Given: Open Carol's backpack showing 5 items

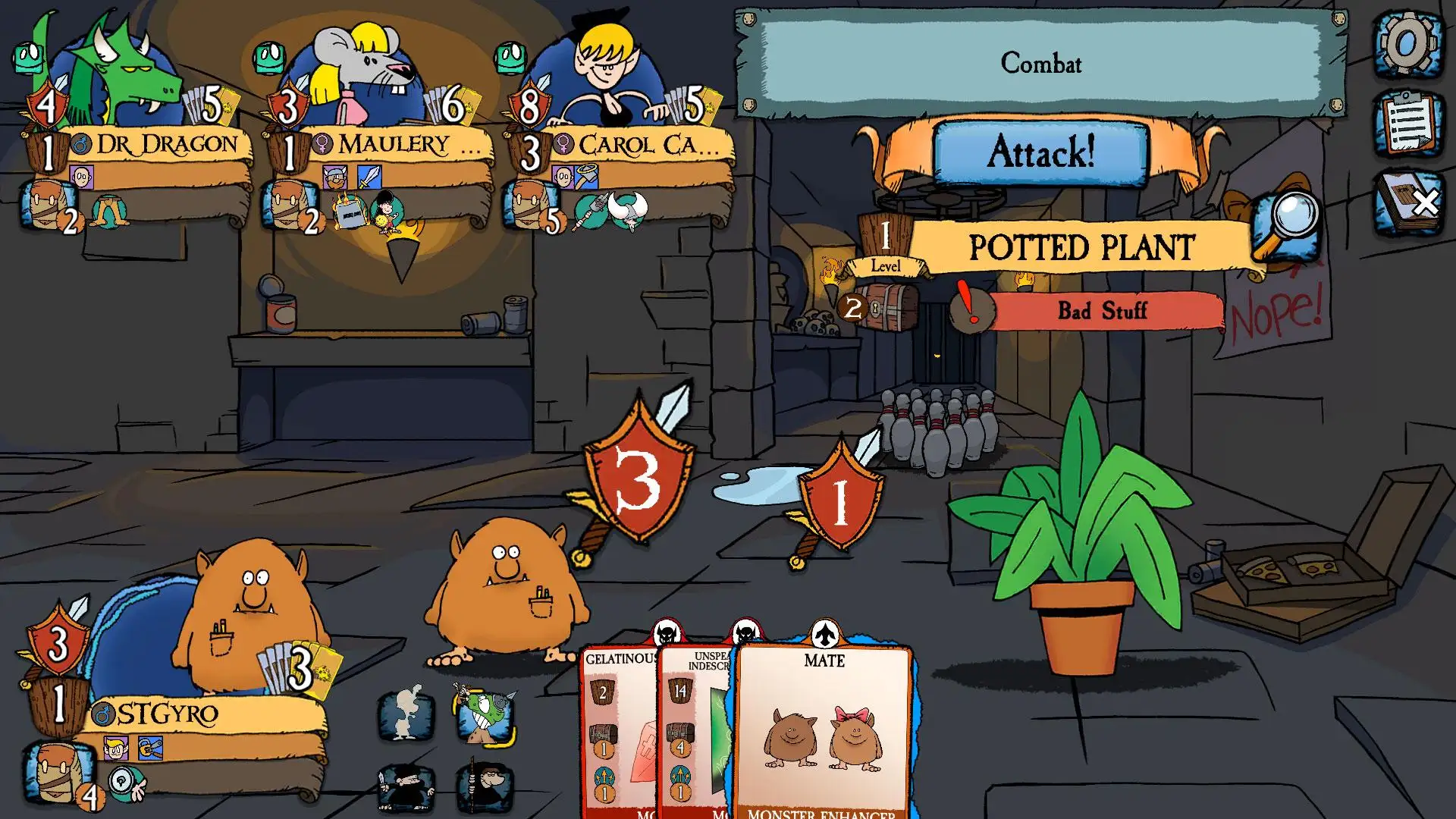Looking at the screenshot, I should click(531, 206).
